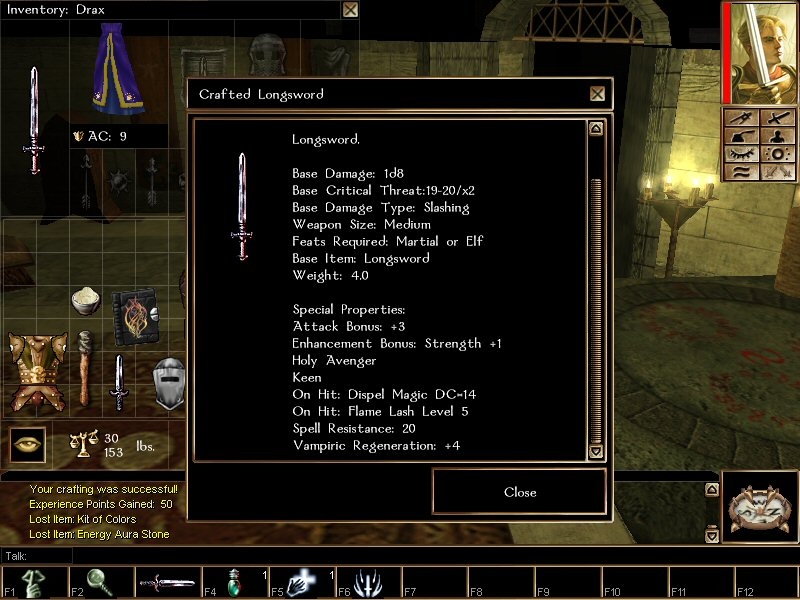
Task: Select the blue robe equipment slot
Action: tap(118, 70)
